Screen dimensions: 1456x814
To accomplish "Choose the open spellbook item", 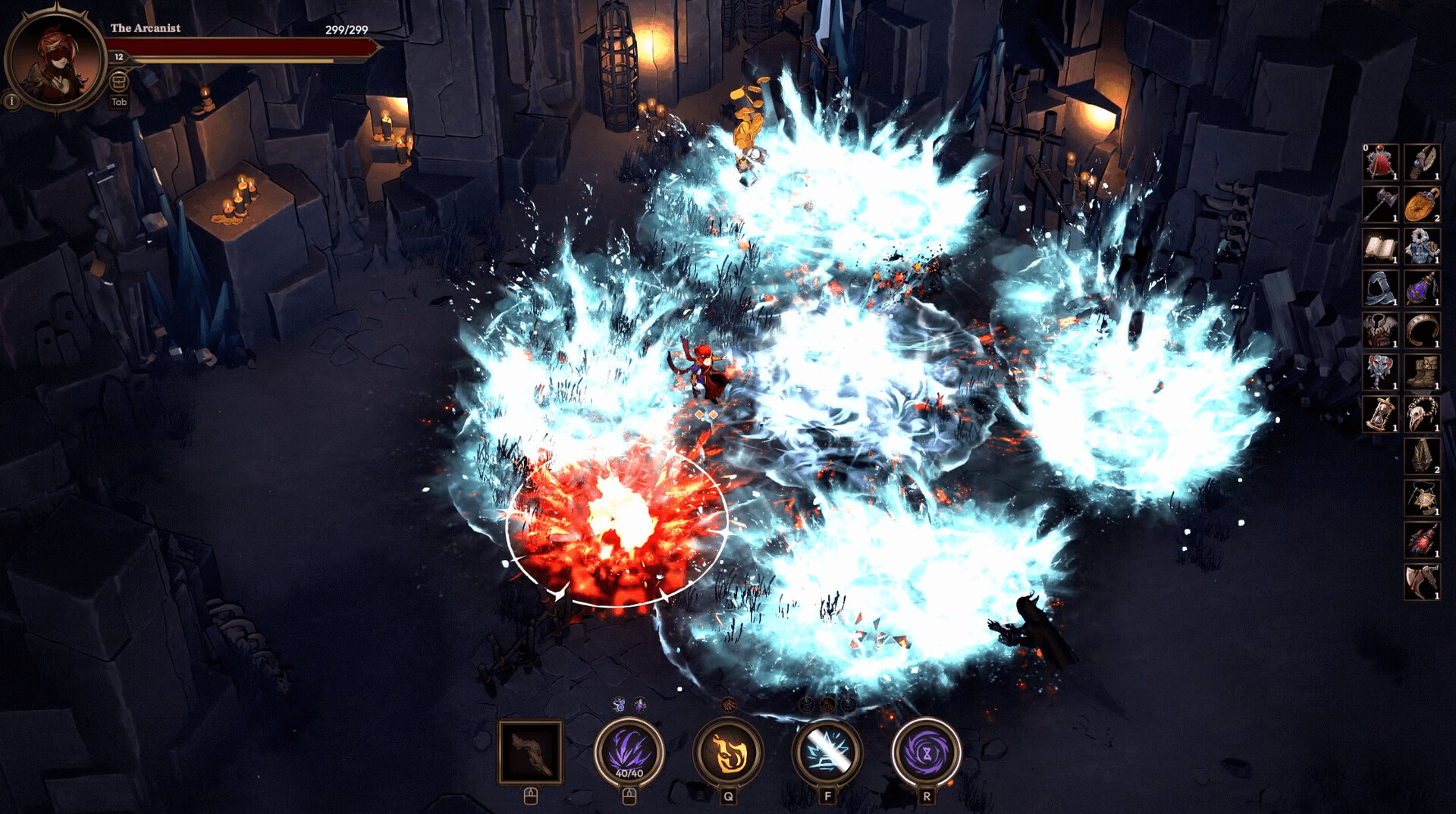I will tap(1380, 247).
